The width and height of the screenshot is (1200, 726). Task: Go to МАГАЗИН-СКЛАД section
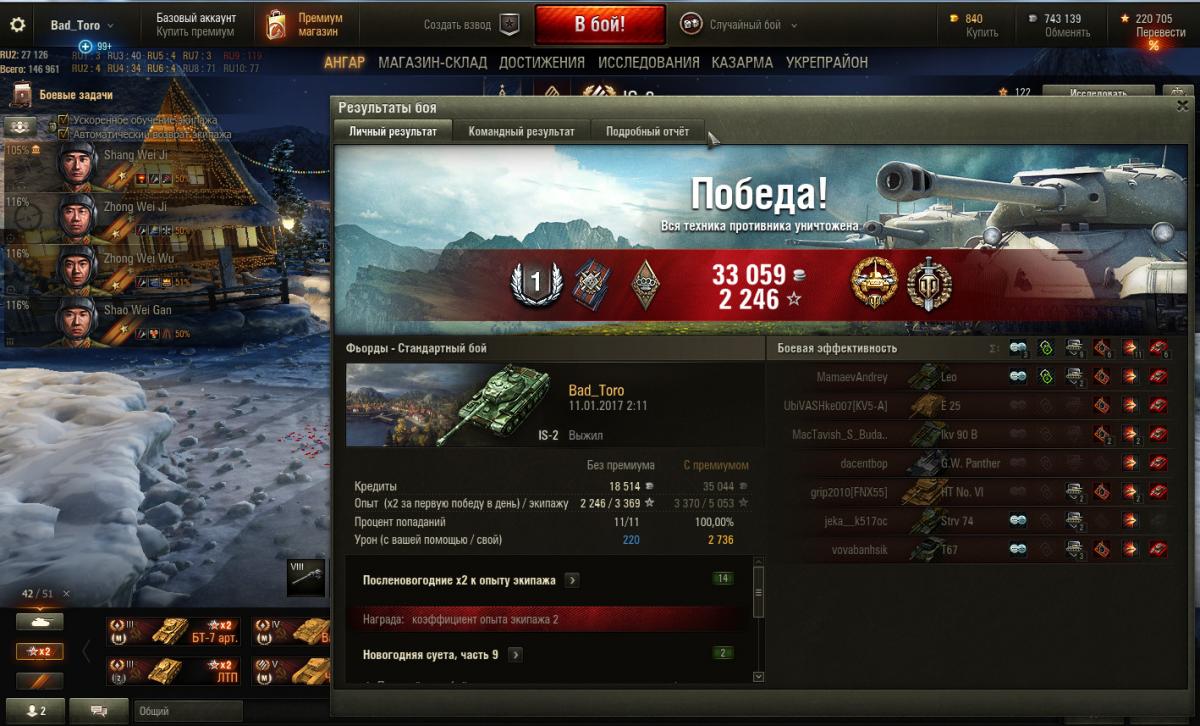pyautogui.click(x=432, y=62)
